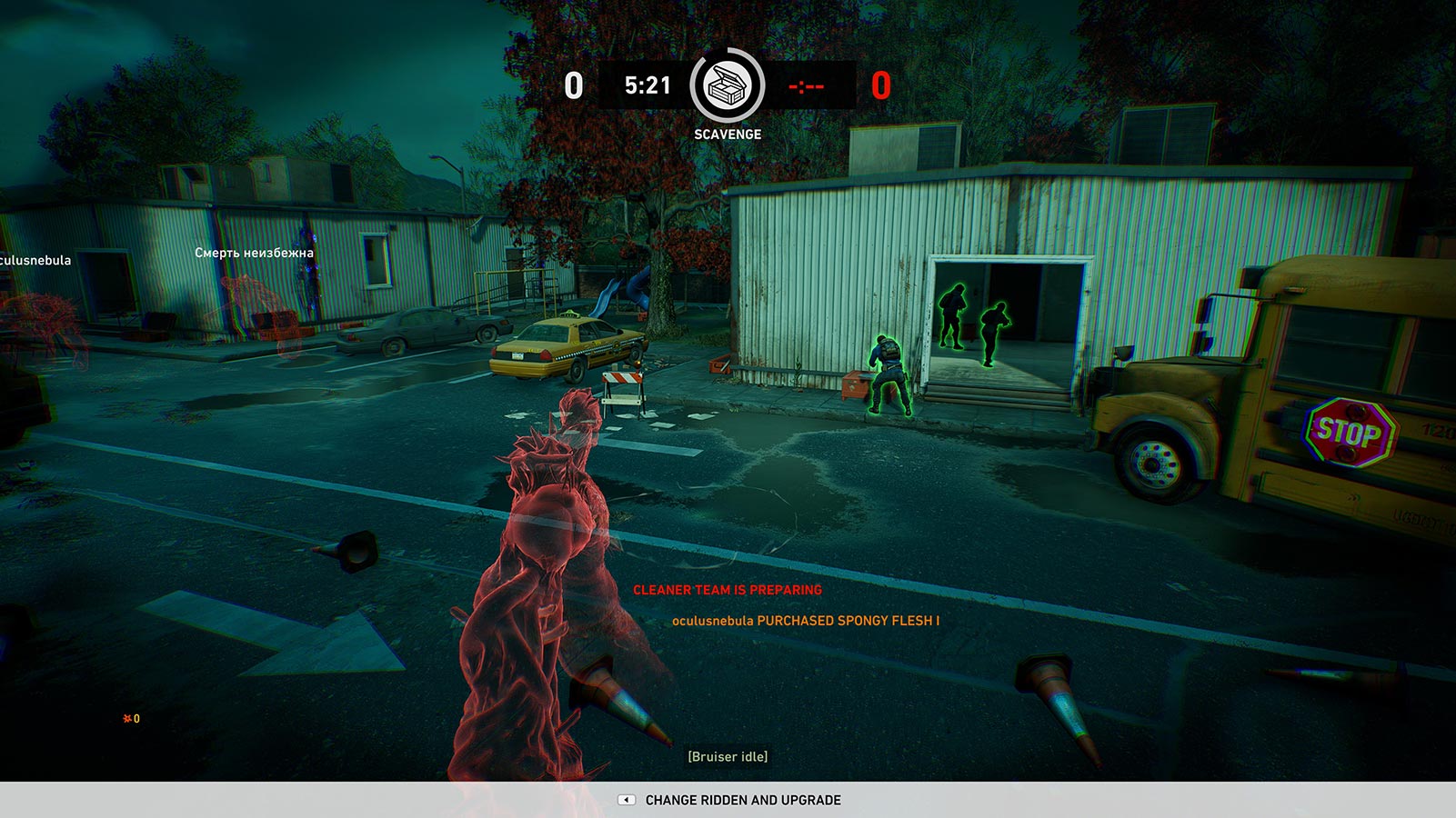Click the CLEANER TEAM IS PREPARING warning text
The image size is (1456, 818).
click(727, 589)
